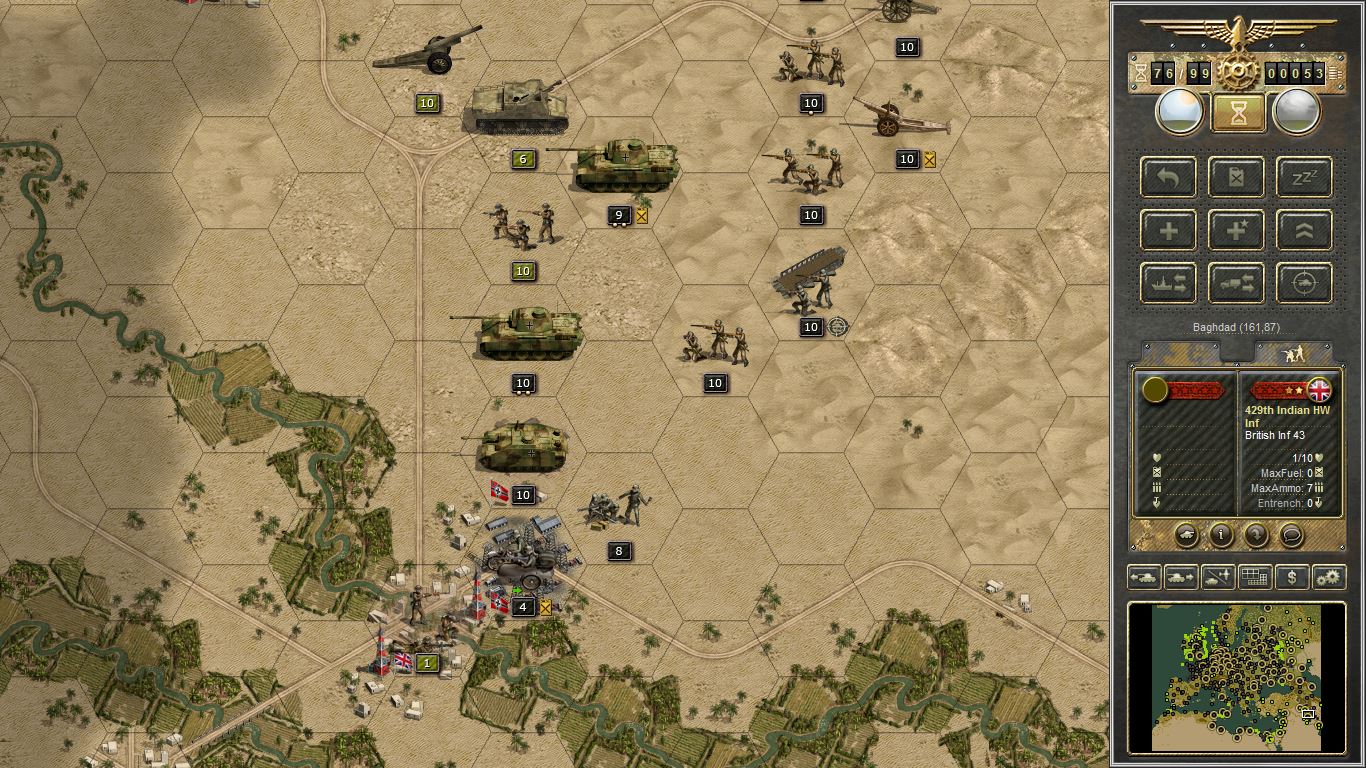Click the undo move arrow icon

coord(1167,177)
